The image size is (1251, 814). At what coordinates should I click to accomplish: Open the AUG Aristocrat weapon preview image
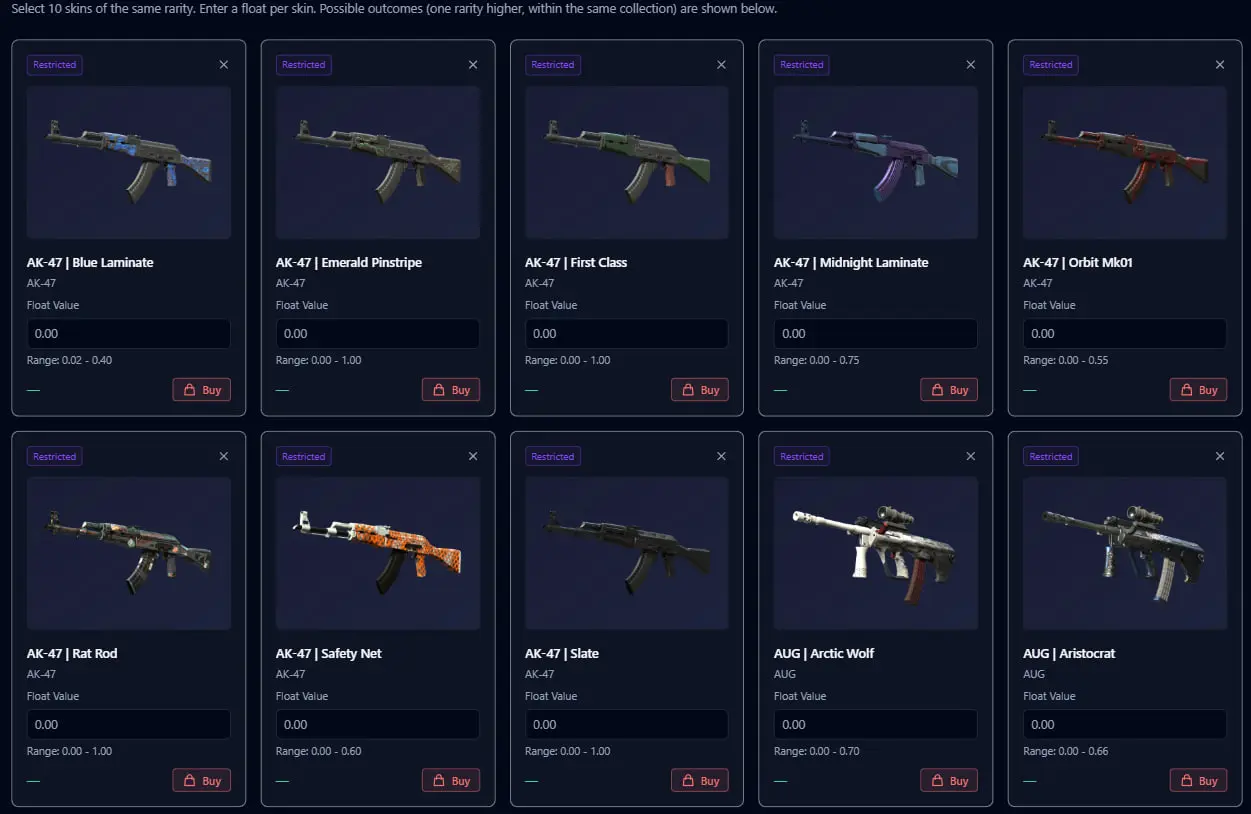click(x=1125, y=553)
